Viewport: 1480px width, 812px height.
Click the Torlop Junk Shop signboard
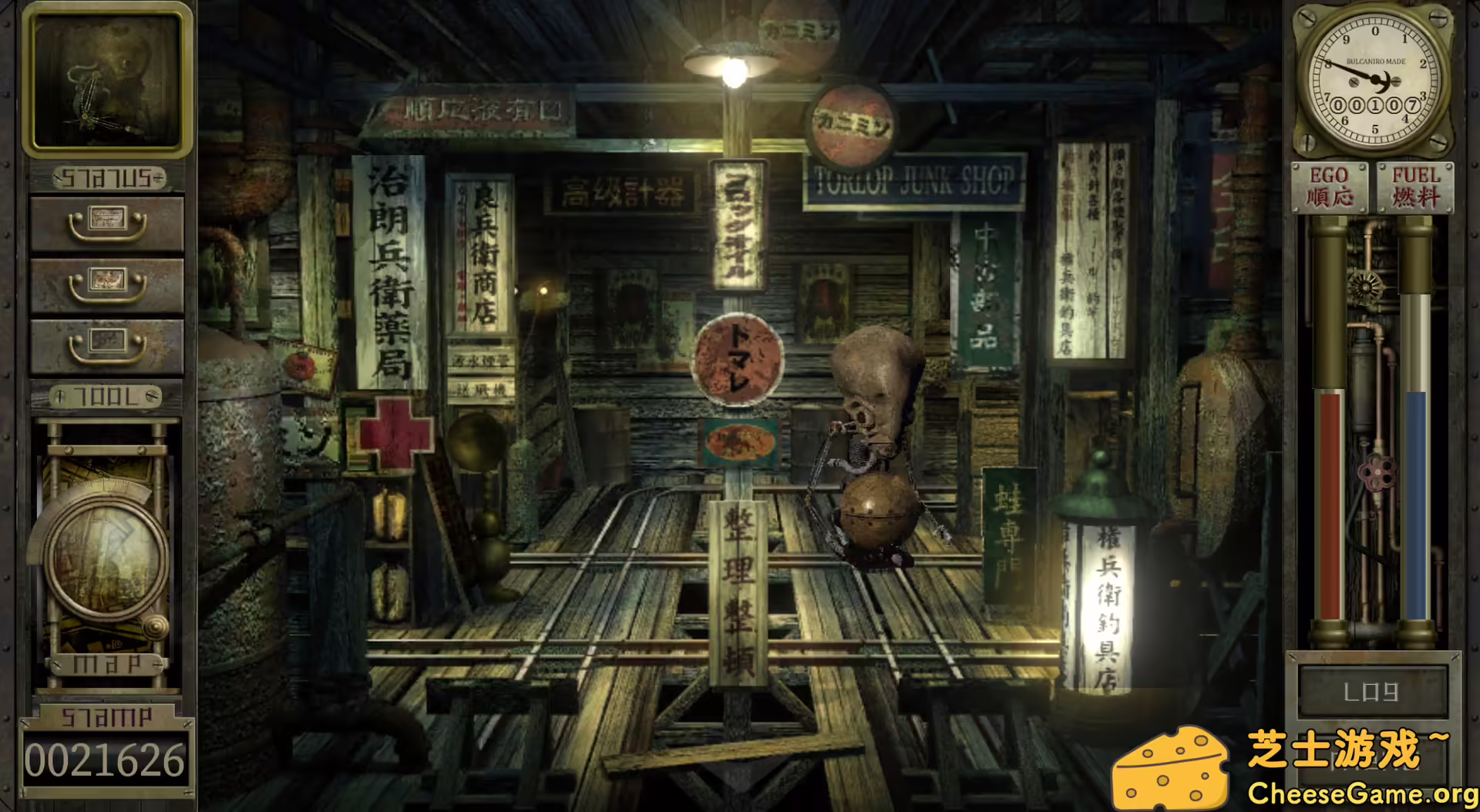click(917, 177)
